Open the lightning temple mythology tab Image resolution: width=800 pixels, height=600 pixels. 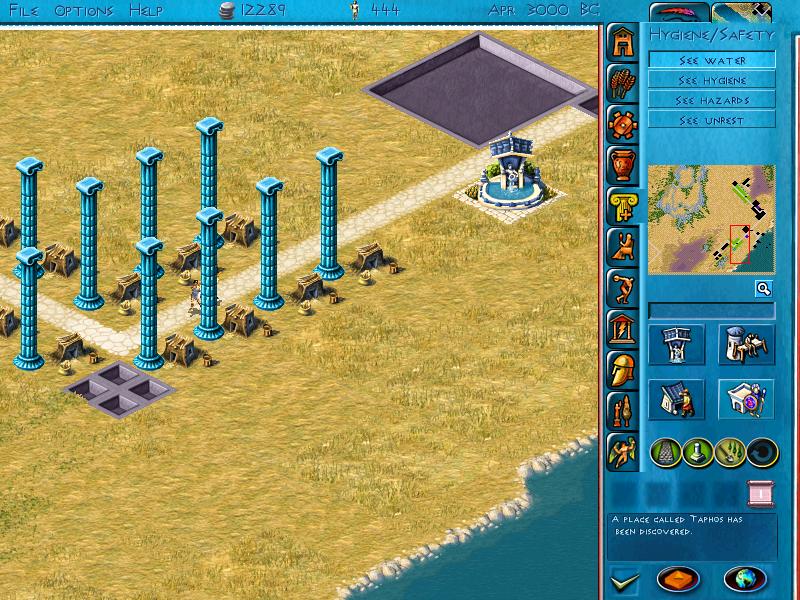622,329
